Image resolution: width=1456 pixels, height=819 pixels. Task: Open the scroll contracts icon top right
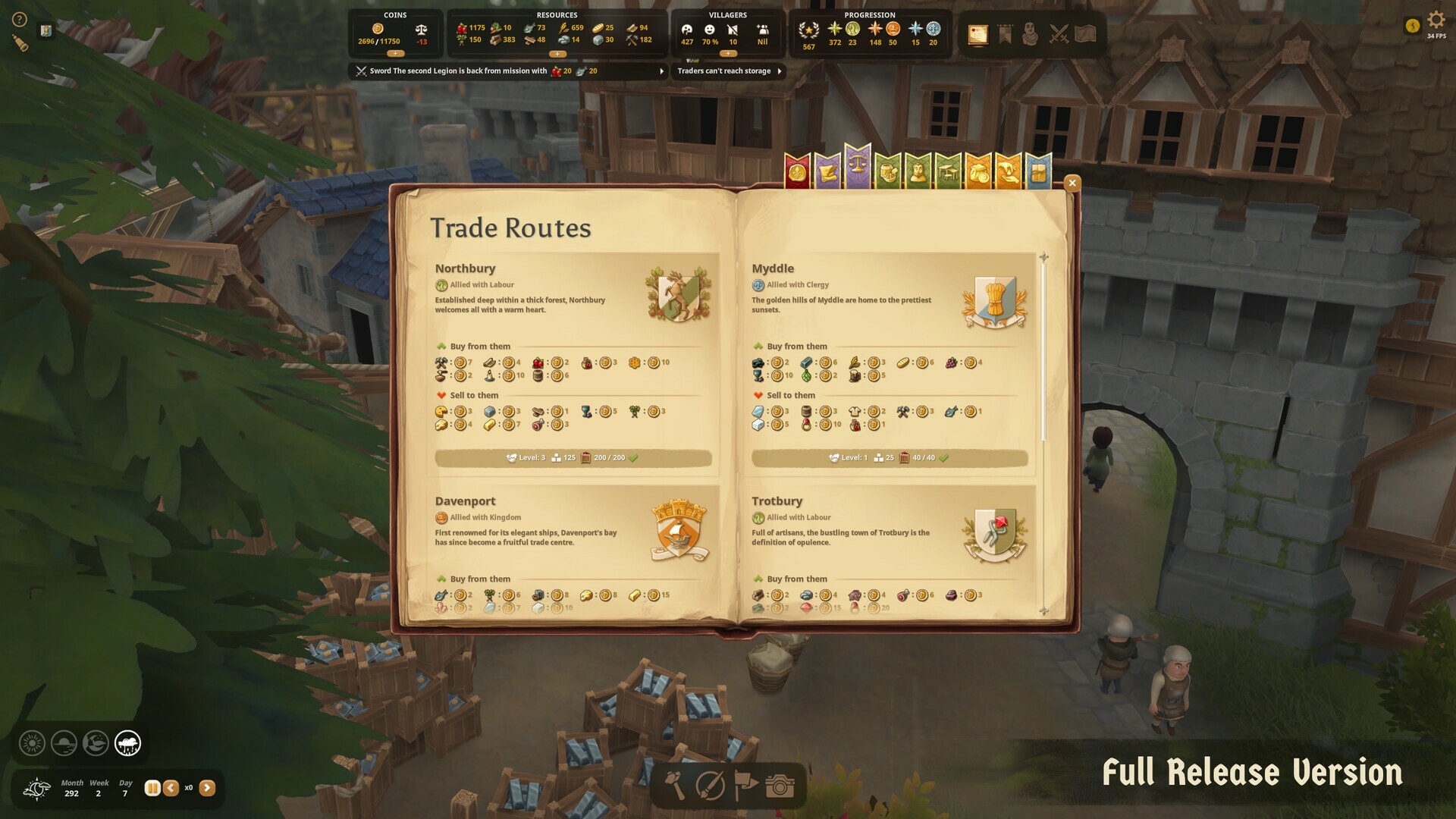pos(977,33)
